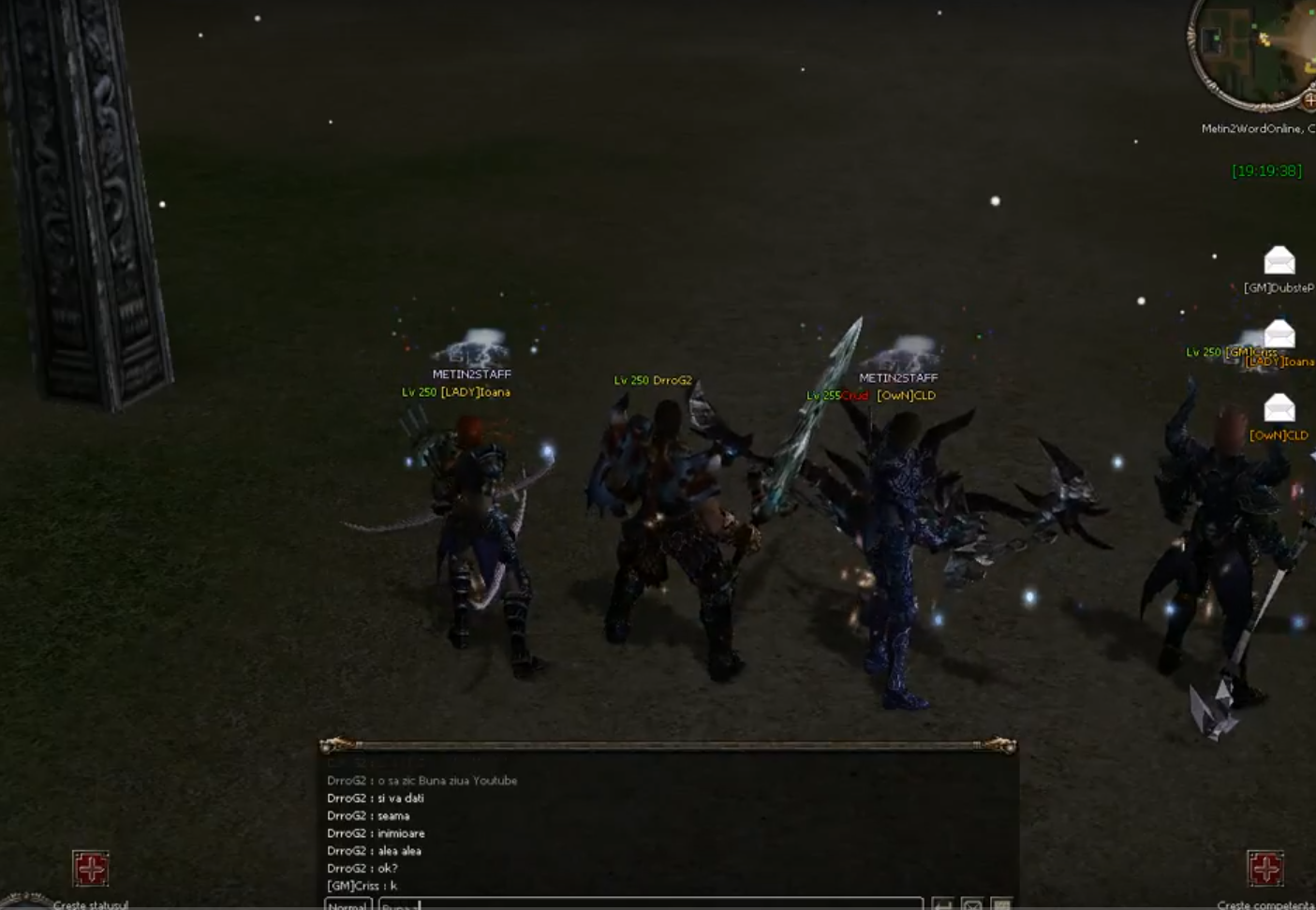Send the chat message with the enter-arrow button
Image resolution: width=1316 pixels, height=910 pixels.
pyautogui.click(x=942, y=904)
